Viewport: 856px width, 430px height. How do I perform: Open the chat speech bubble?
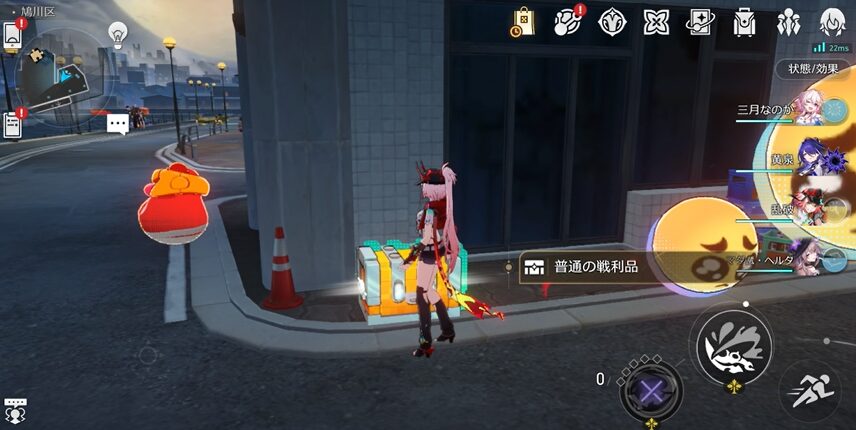point(118,123)
